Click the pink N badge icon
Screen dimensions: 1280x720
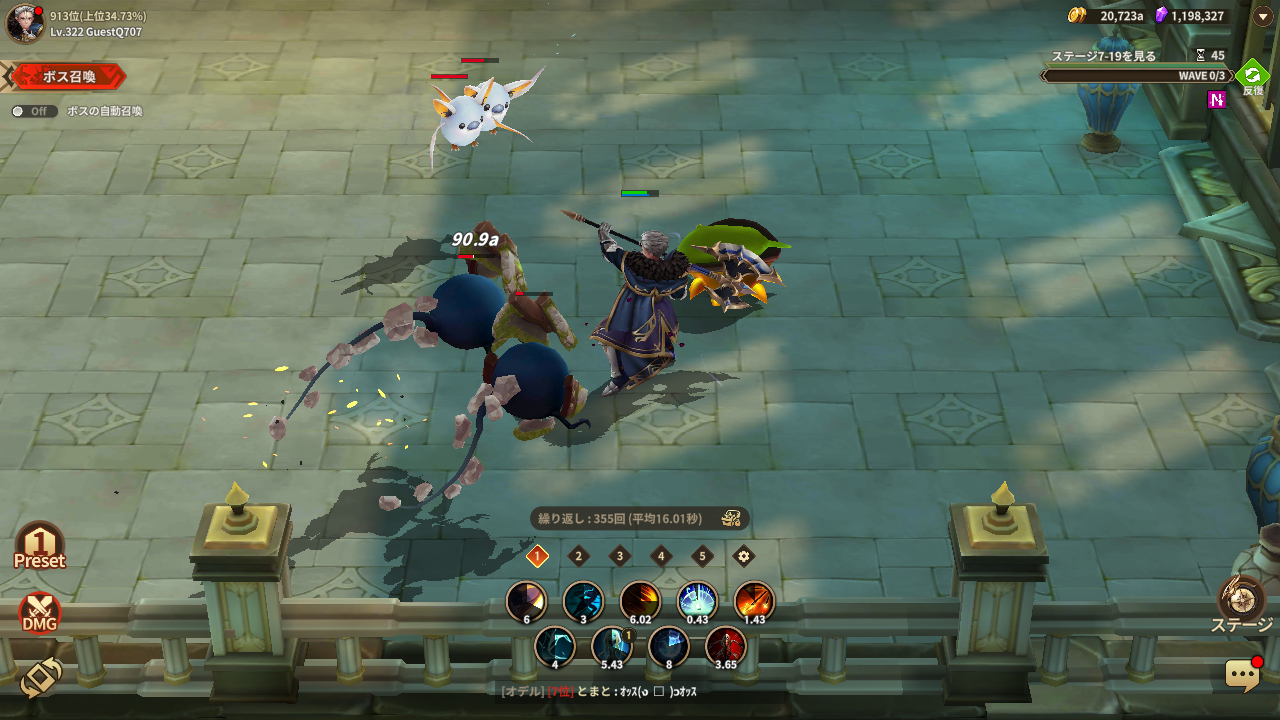coord(1217,99)
